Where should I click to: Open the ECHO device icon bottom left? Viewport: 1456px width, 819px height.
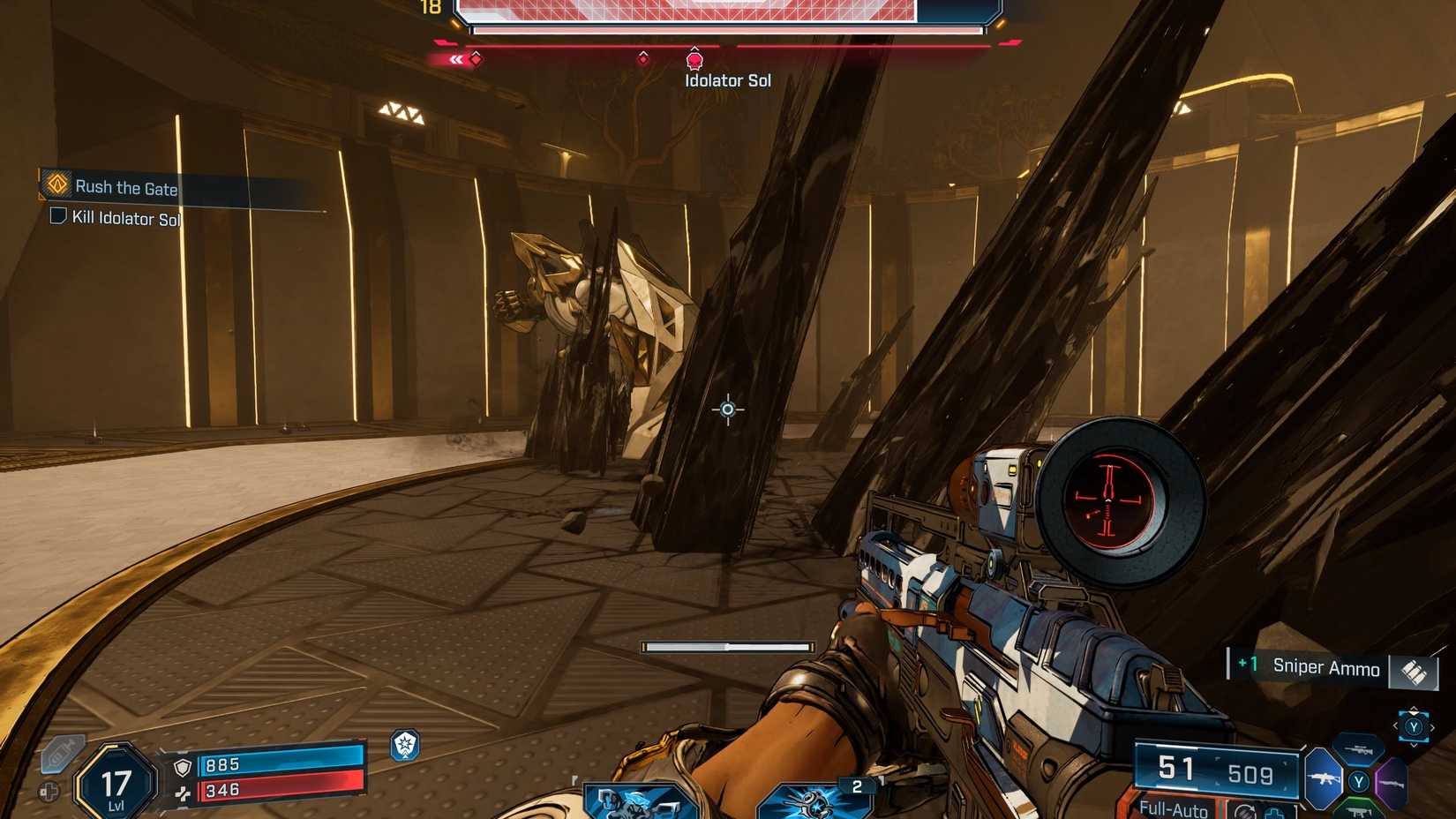coord(62,752)
